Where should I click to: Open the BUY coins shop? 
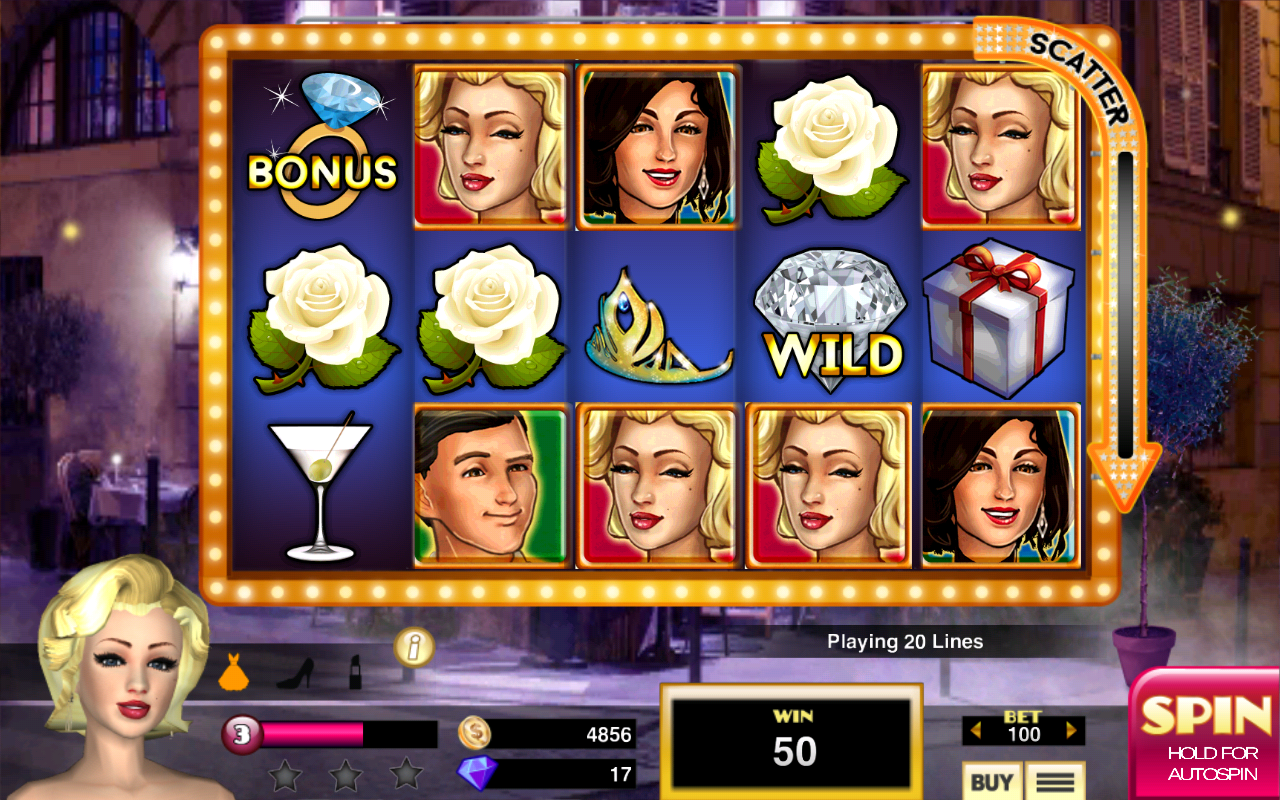coord(990,781)
